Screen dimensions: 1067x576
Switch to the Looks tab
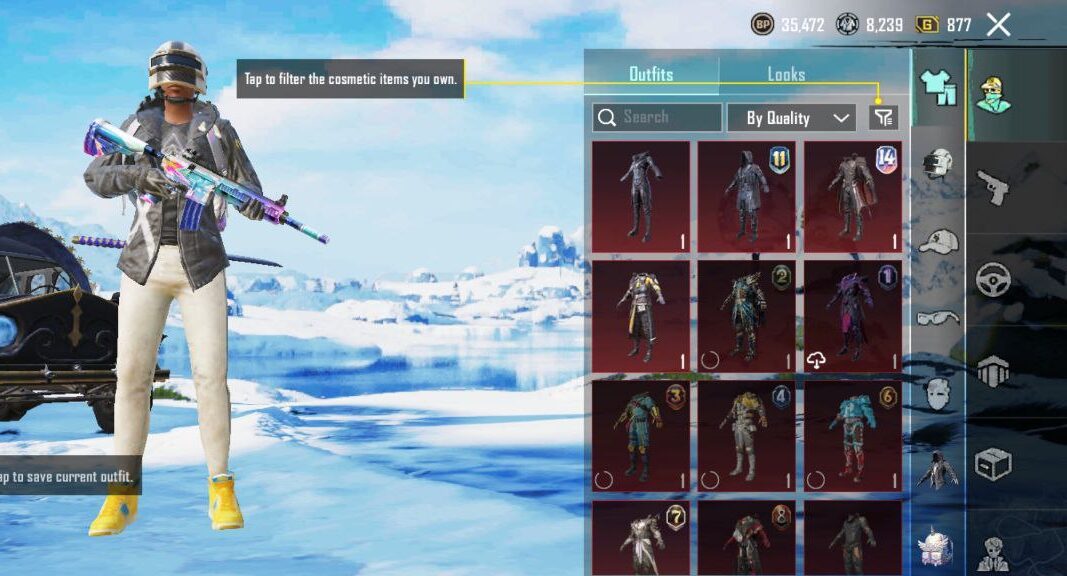click(x=786, y=74)
